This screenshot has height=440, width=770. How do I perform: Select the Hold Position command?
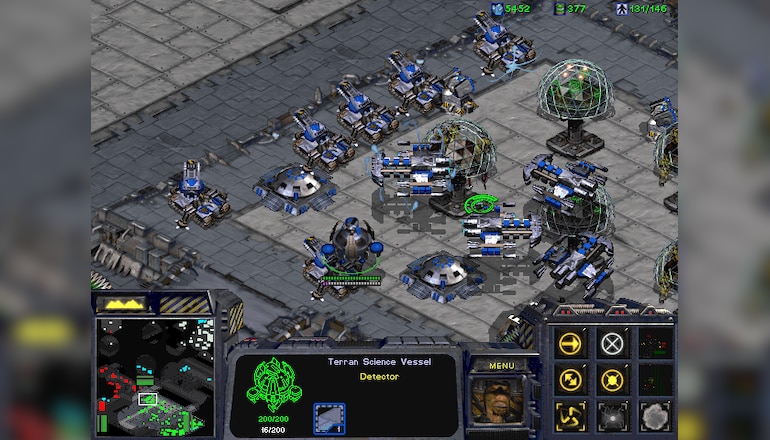point(612,380)
